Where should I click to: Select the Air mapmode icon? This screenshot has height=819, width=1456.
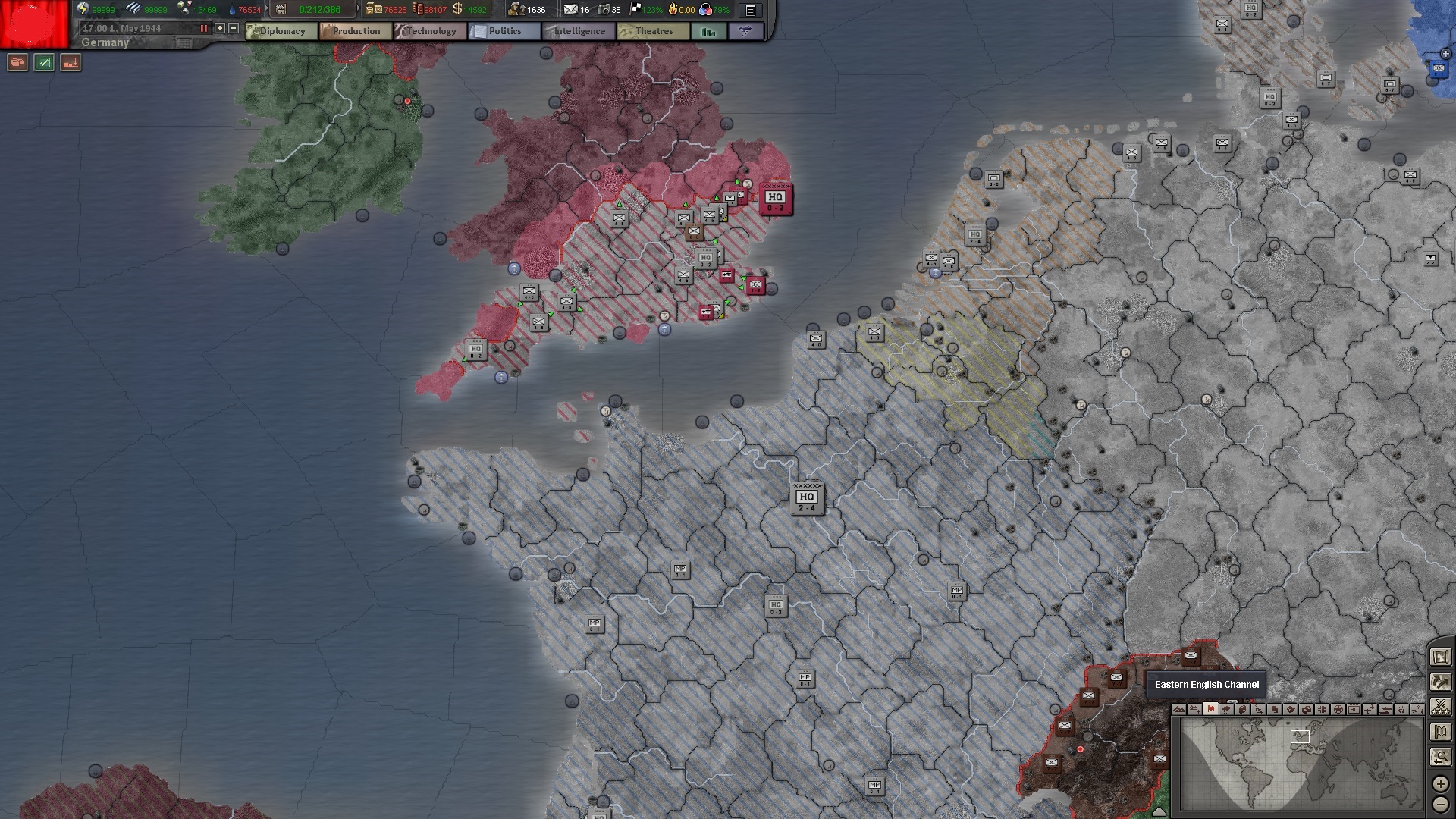click(1371, 711)
